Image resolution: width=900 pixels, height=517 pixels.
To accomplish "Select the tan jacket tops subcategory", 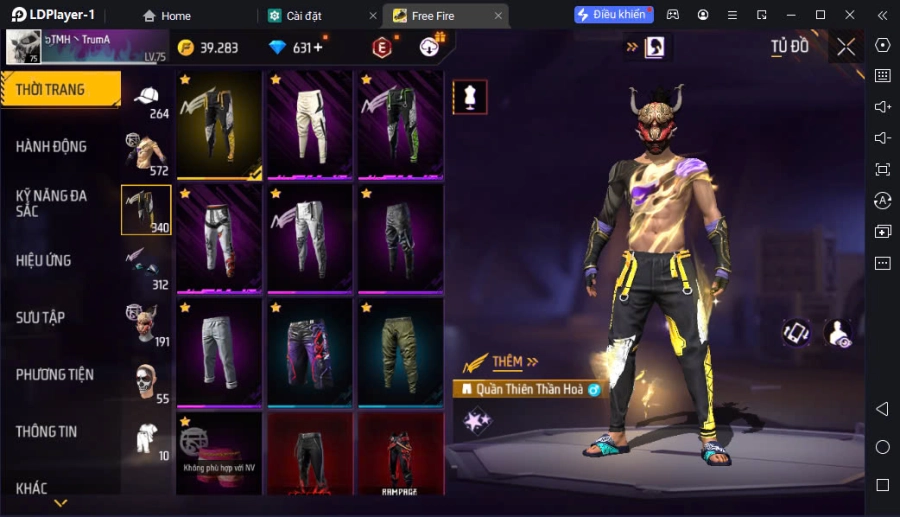I will tap(146, 153).
